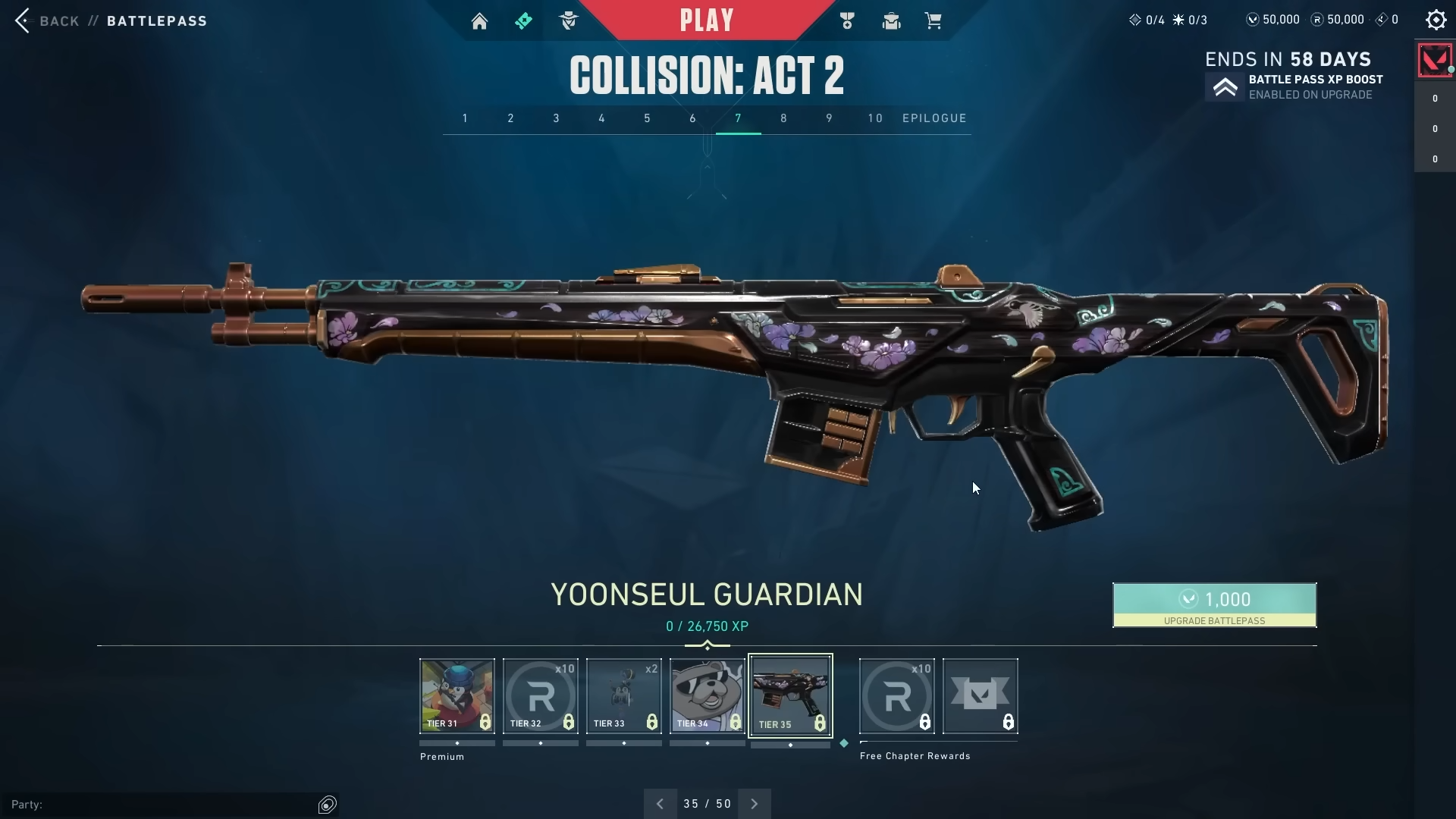The image size is (1456, 819).
Task: Open the Career page via the medal icon
Action: point(847,20)
